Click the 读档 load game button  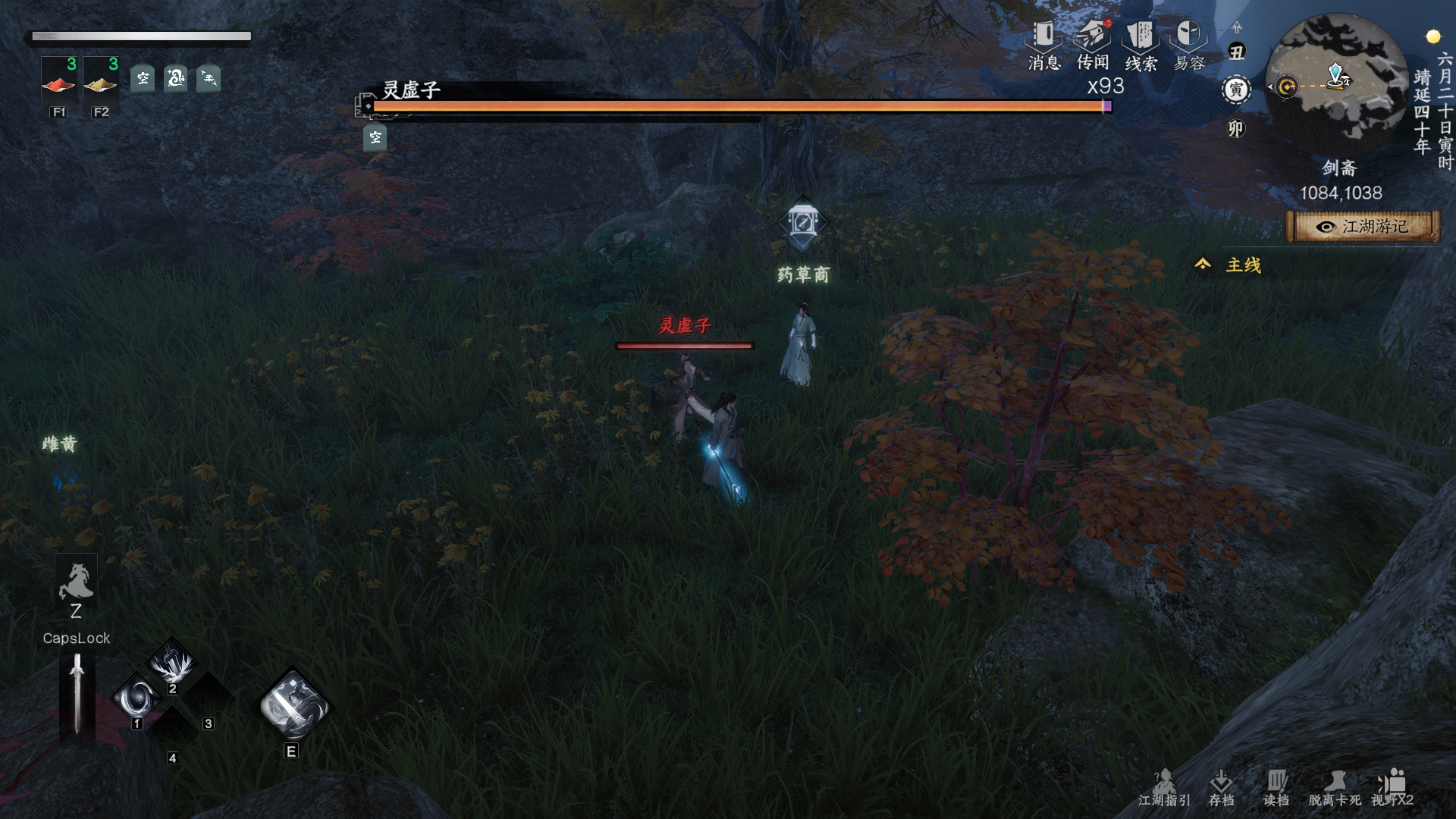pos(1276,788)
